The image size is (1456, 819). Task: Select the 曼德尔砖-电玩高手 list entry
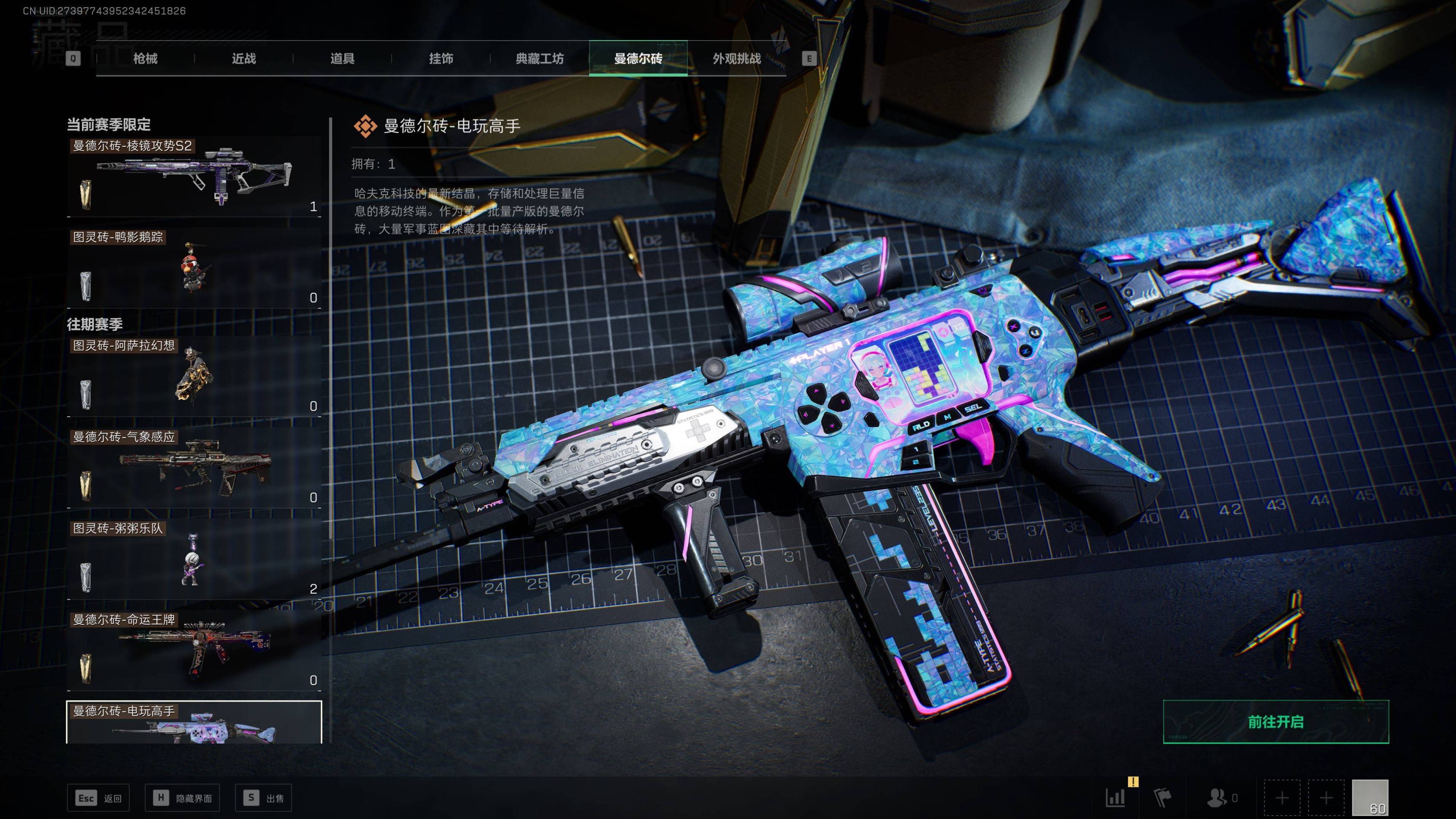tap(194, 723)
